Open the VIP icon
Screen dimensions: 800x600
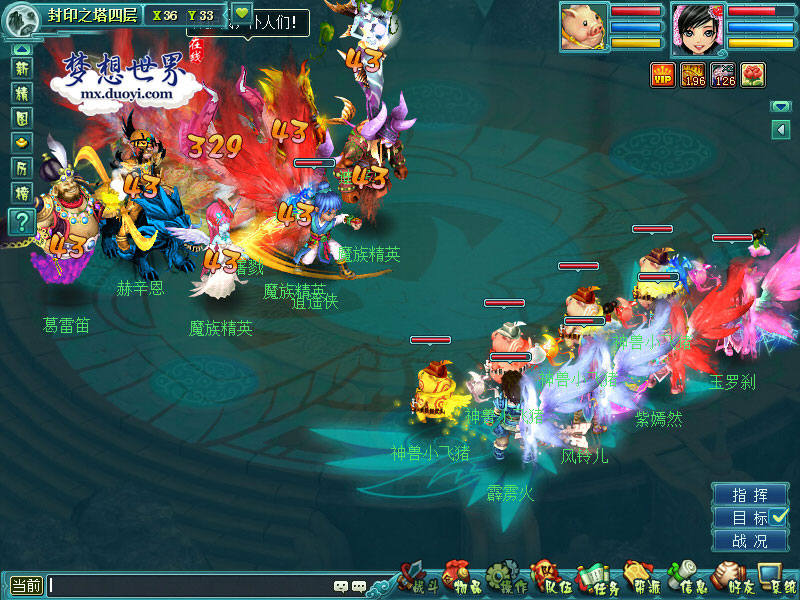tap(662, 74)
